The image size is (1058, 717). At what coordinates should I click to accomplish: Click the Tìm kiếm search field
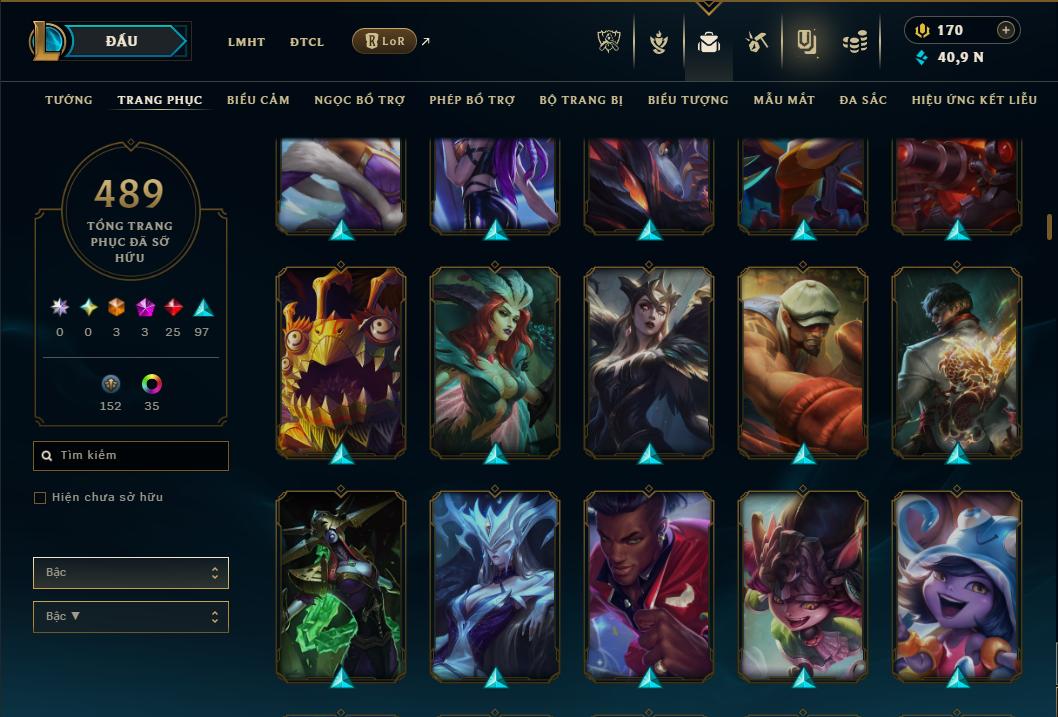[x=131, y=456]
